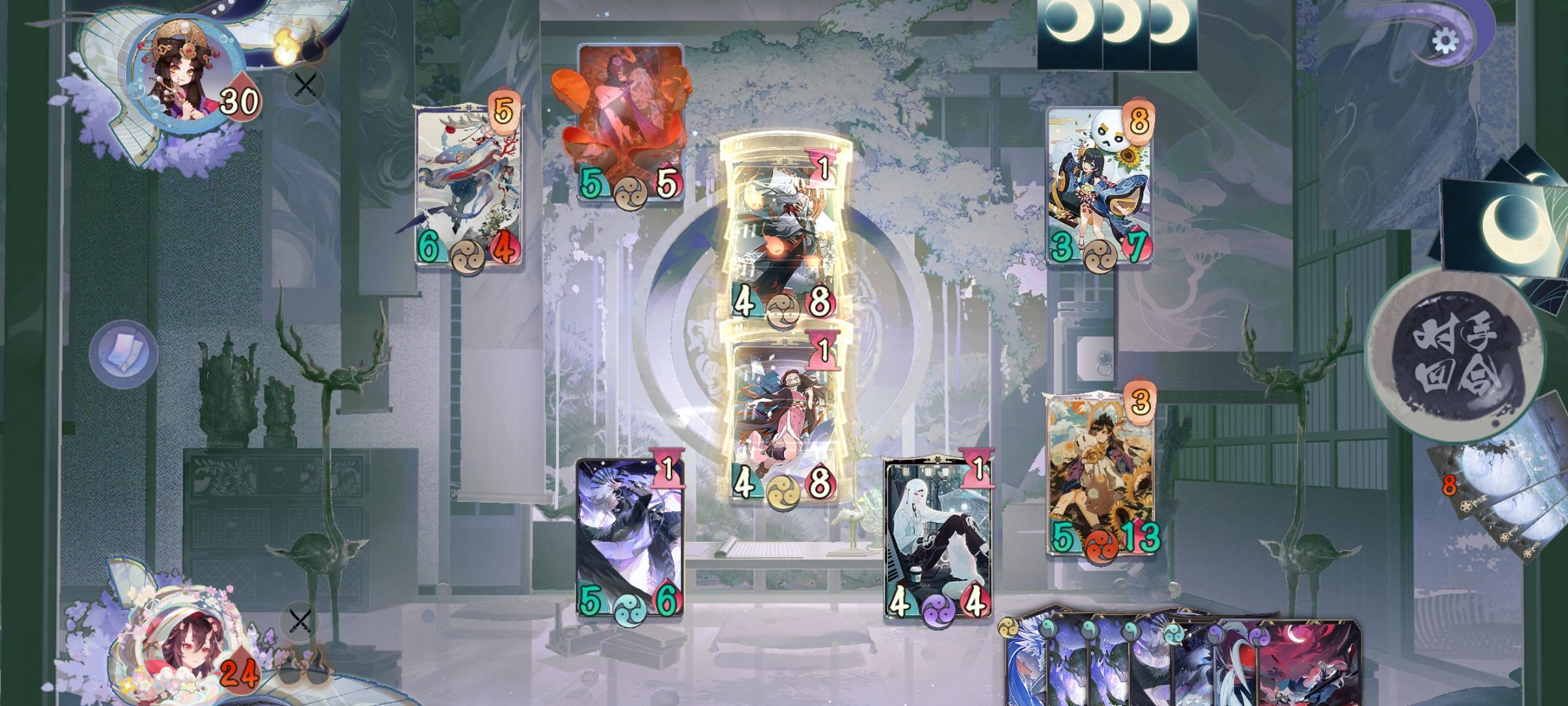The width and height of the screenshot is (1568, 706).
Task: Select the purple tengu card with 5 attack 6 health
Action: click(630, 536)
